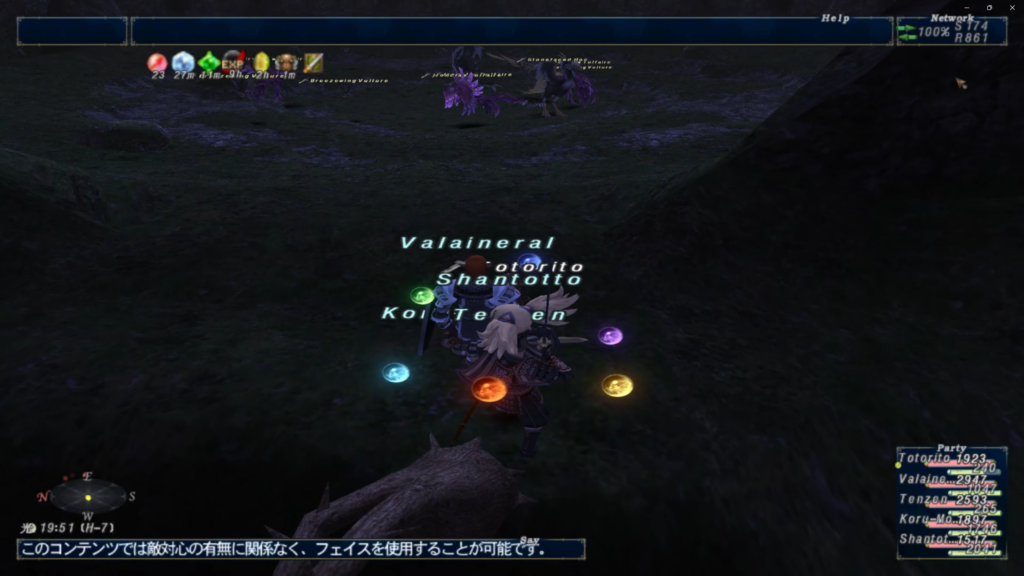This screenshot has width=1024, height=576.
Task: Select the face with headphones status icon
Action: [287, 63]
